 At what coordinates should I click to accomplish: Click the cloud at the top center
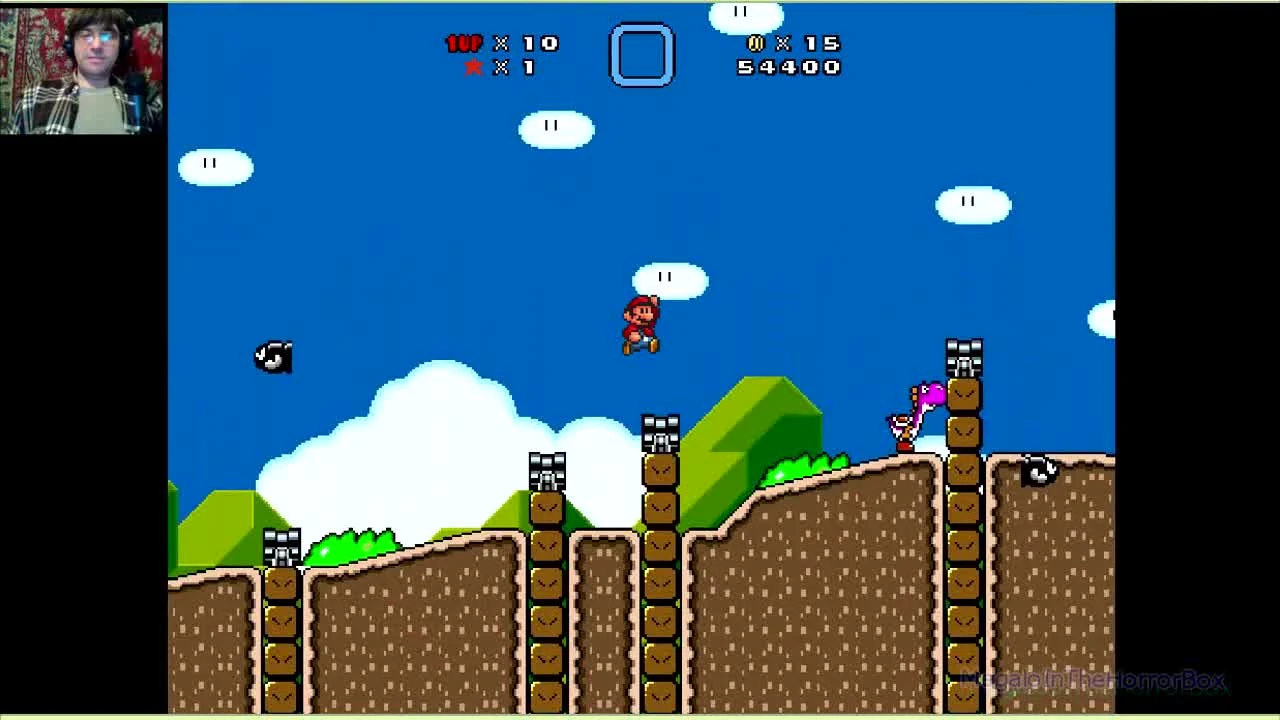(745, 15)
